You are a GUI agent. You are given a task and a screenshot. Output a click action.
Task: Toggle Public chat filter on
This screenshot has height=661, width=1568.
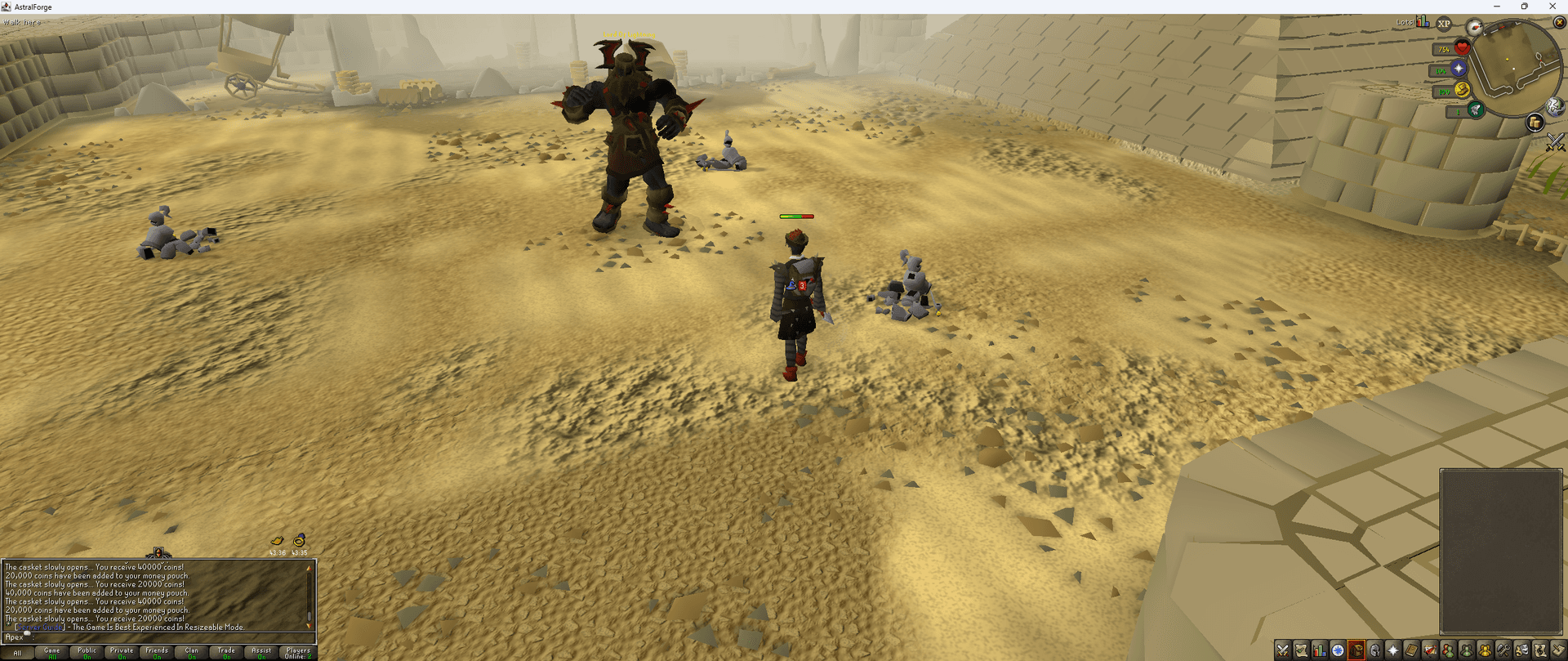pos(86,652)
